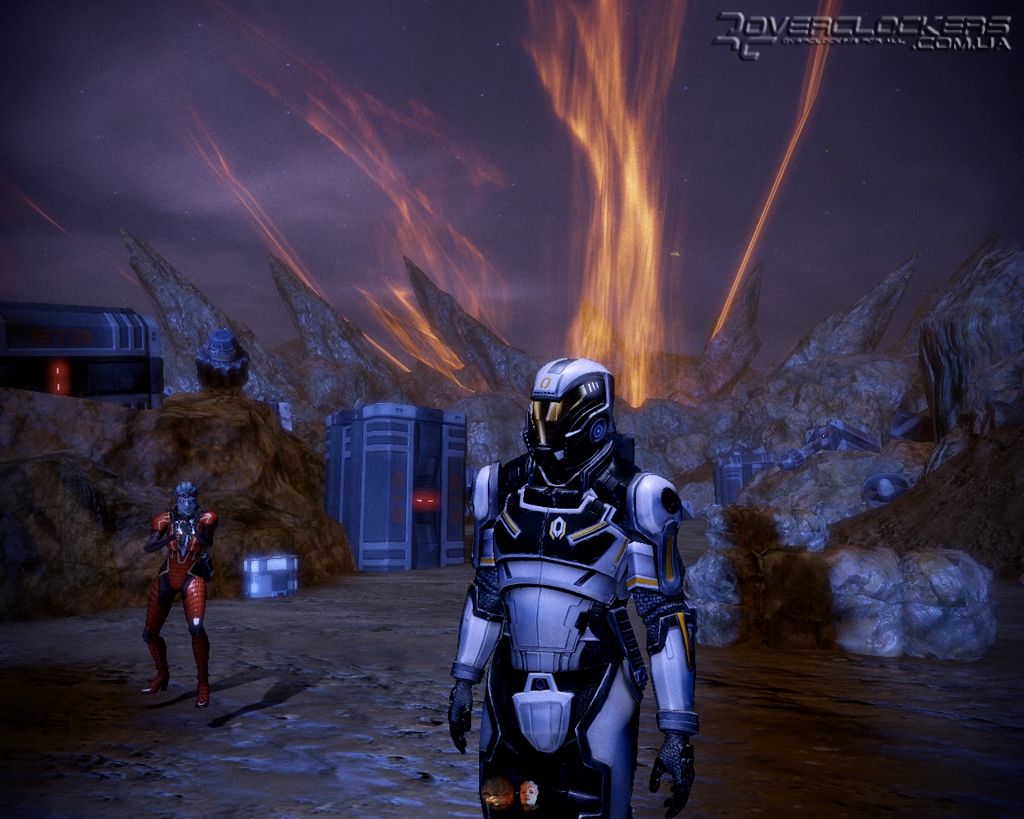Select the krogan squadmate portrait
This screenshot has height=819, width=1024.
click(x=497, y=795)
